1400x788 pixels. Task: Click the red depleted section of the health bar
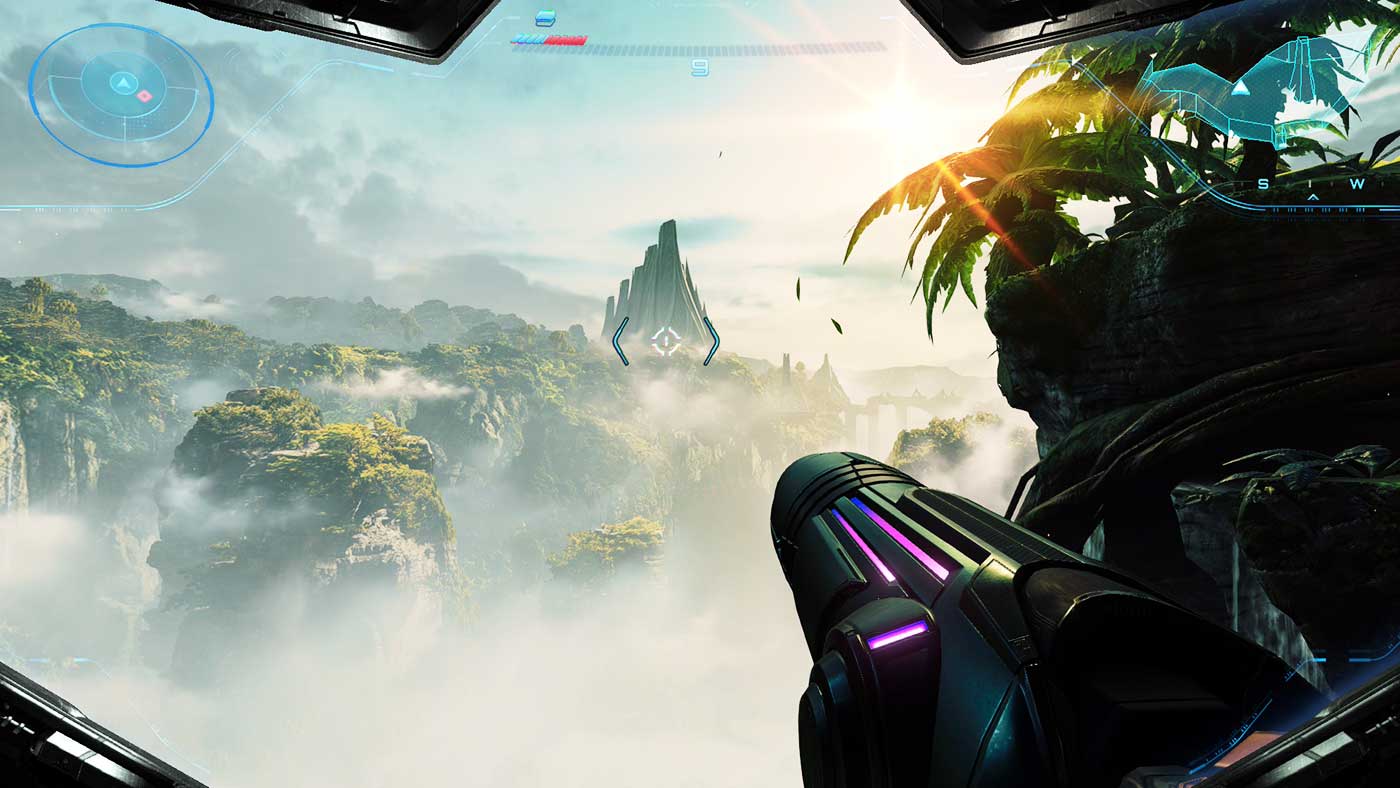(x=565, y=40)
